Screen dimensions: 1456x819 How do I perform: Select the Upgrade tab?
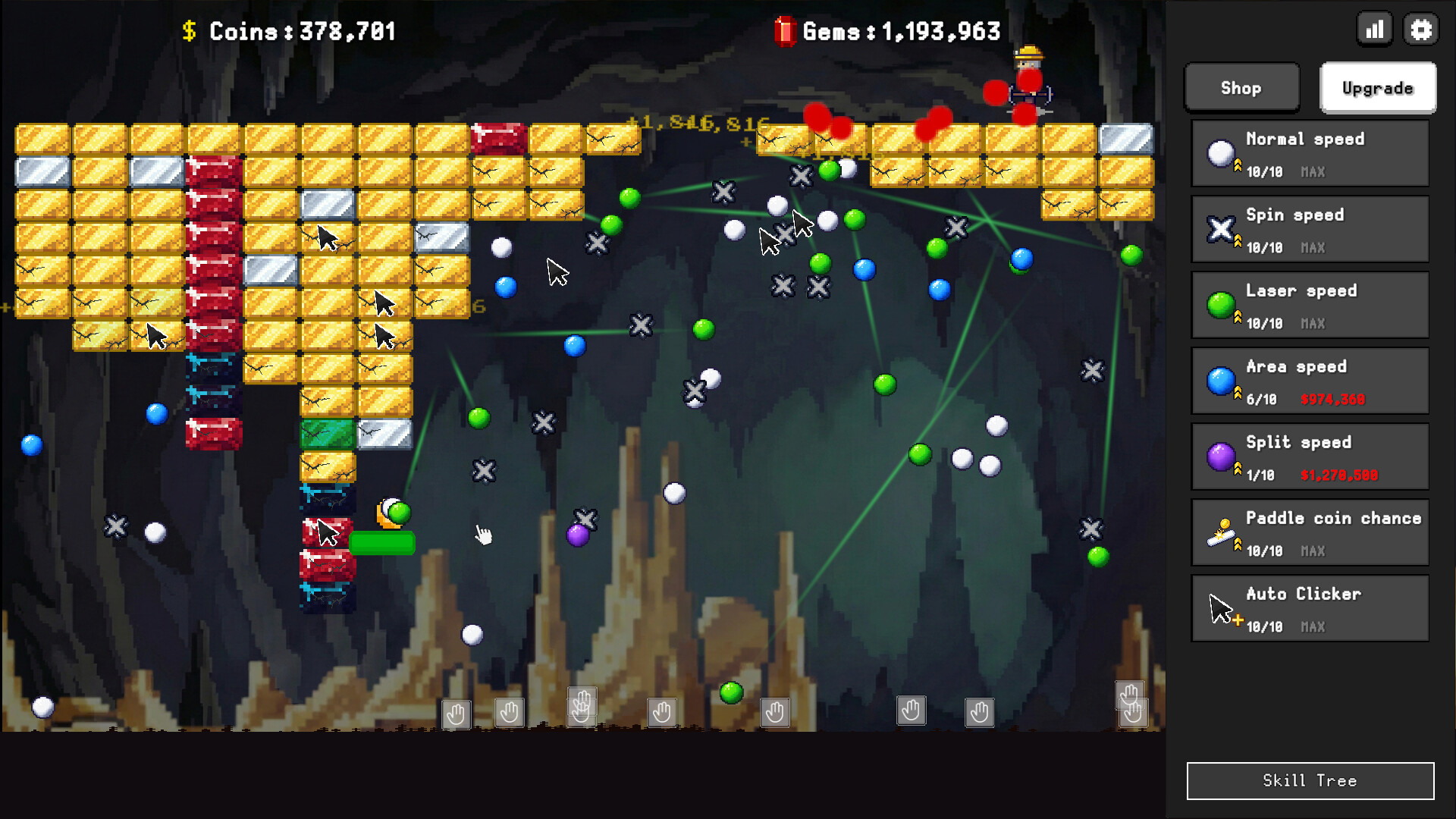tap(1377, 88)
